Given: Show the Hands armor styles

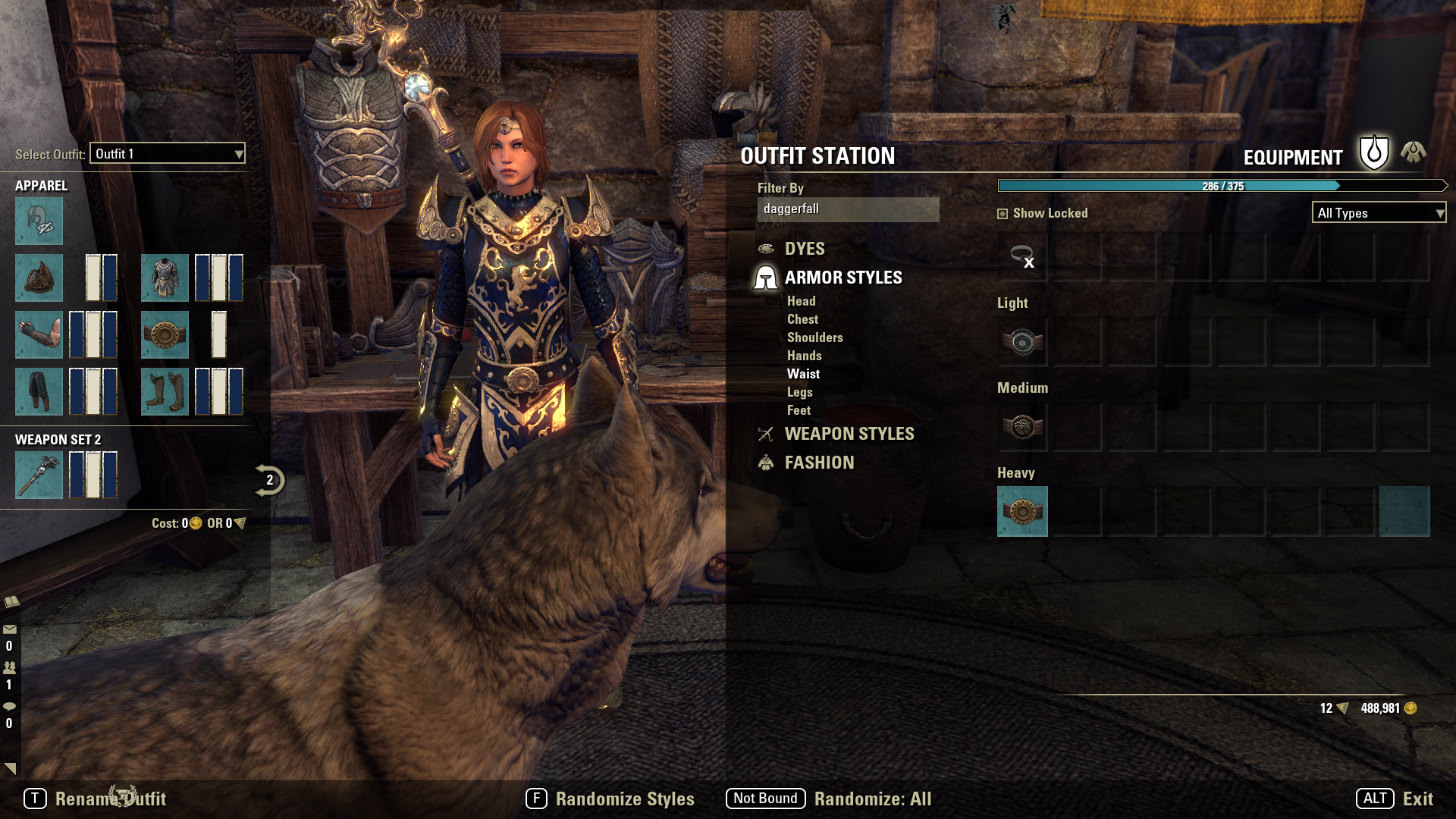Looking at the screenshot, I should click(x=804, y=356).
